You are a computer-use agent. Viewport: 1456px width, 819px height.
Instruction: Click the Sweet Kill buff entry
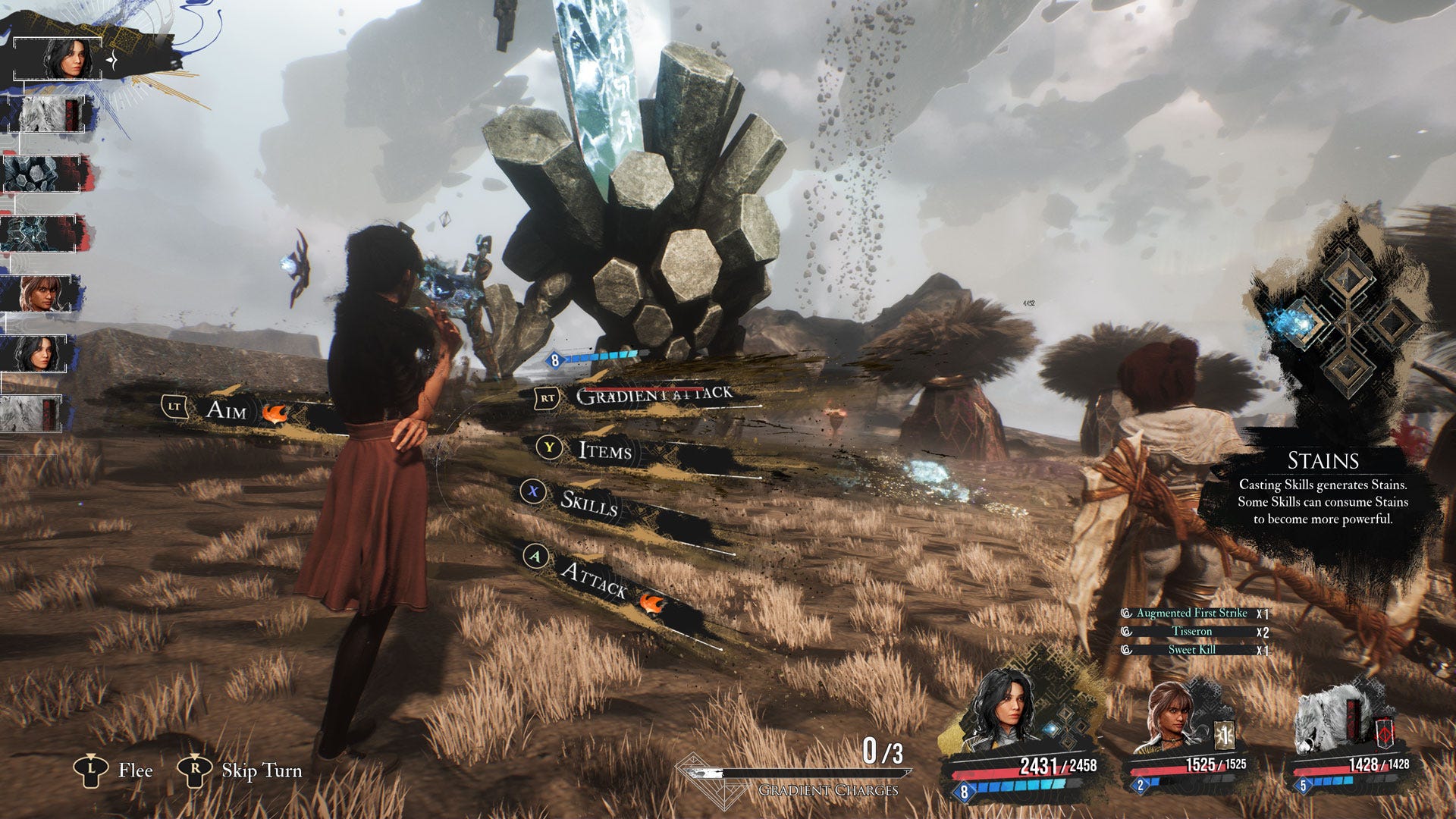[1191, 649]
